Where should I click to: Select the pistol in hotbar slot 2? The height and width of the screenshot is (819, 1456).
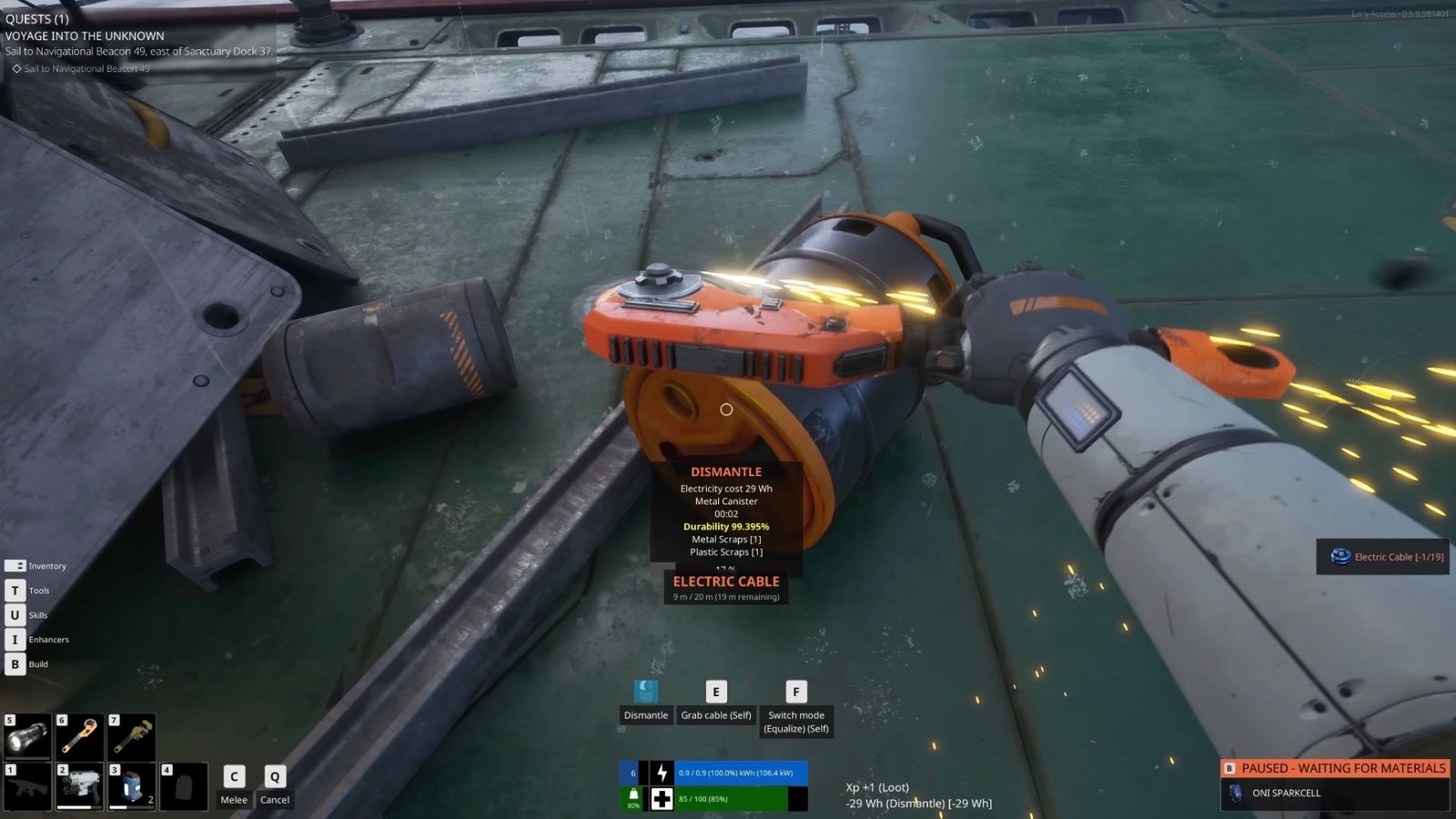80,787
